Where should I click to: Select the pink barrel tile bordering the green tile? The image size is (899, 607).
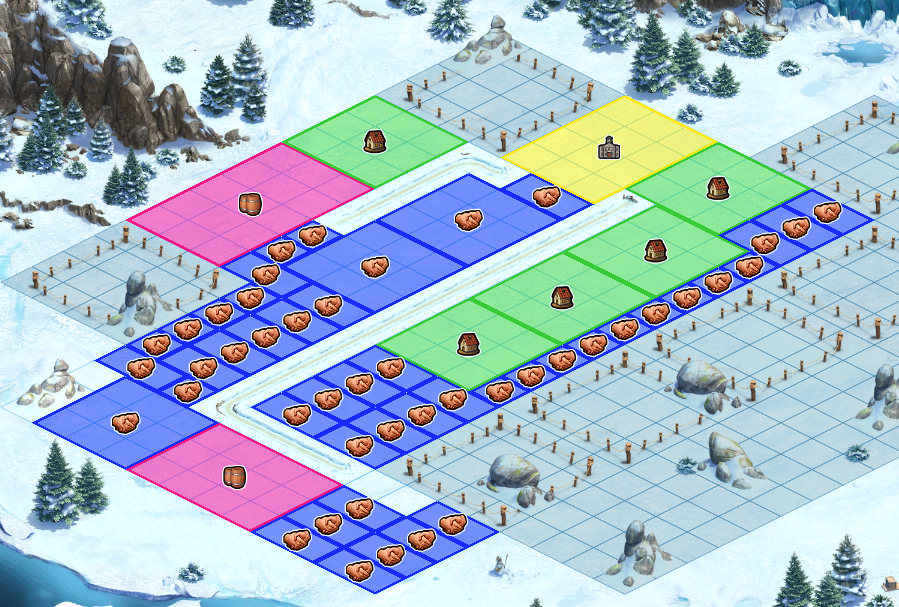[x=250, y=204]
